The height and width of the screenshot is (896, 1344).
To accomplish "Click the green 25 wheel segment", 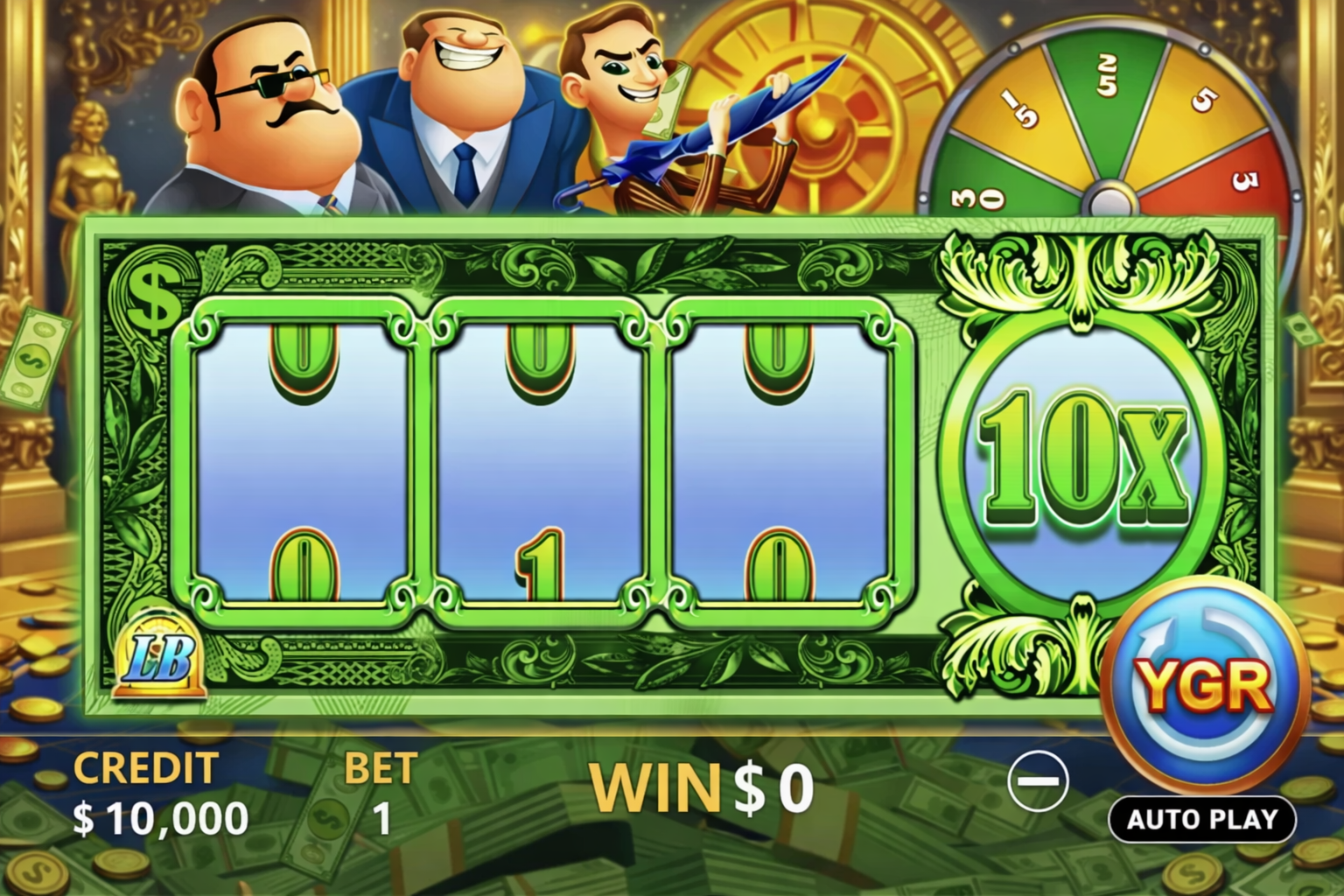I will pyautogui.click(x=1107, y=79).
